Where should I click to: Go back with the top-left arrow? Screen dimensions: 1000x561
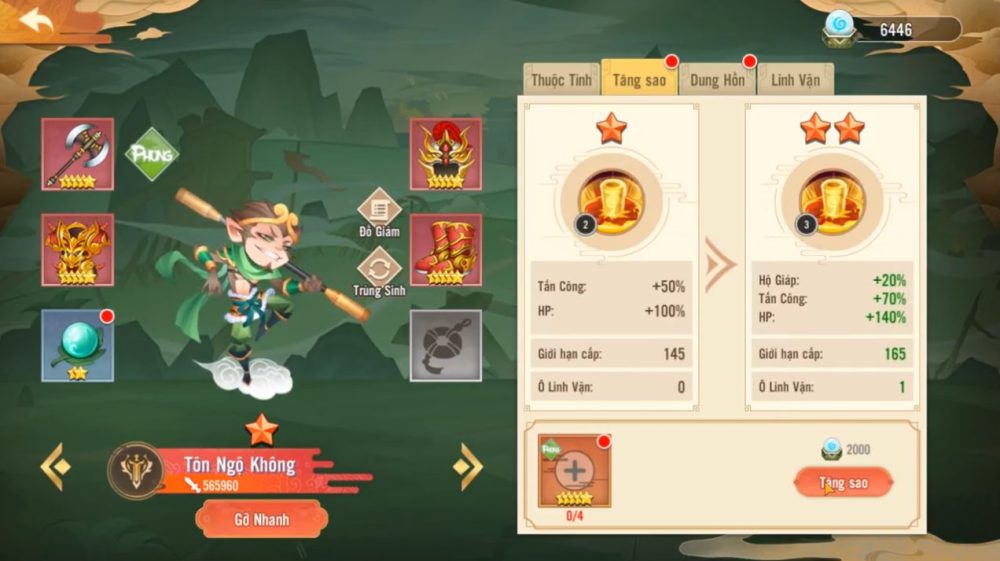[37, 21]
